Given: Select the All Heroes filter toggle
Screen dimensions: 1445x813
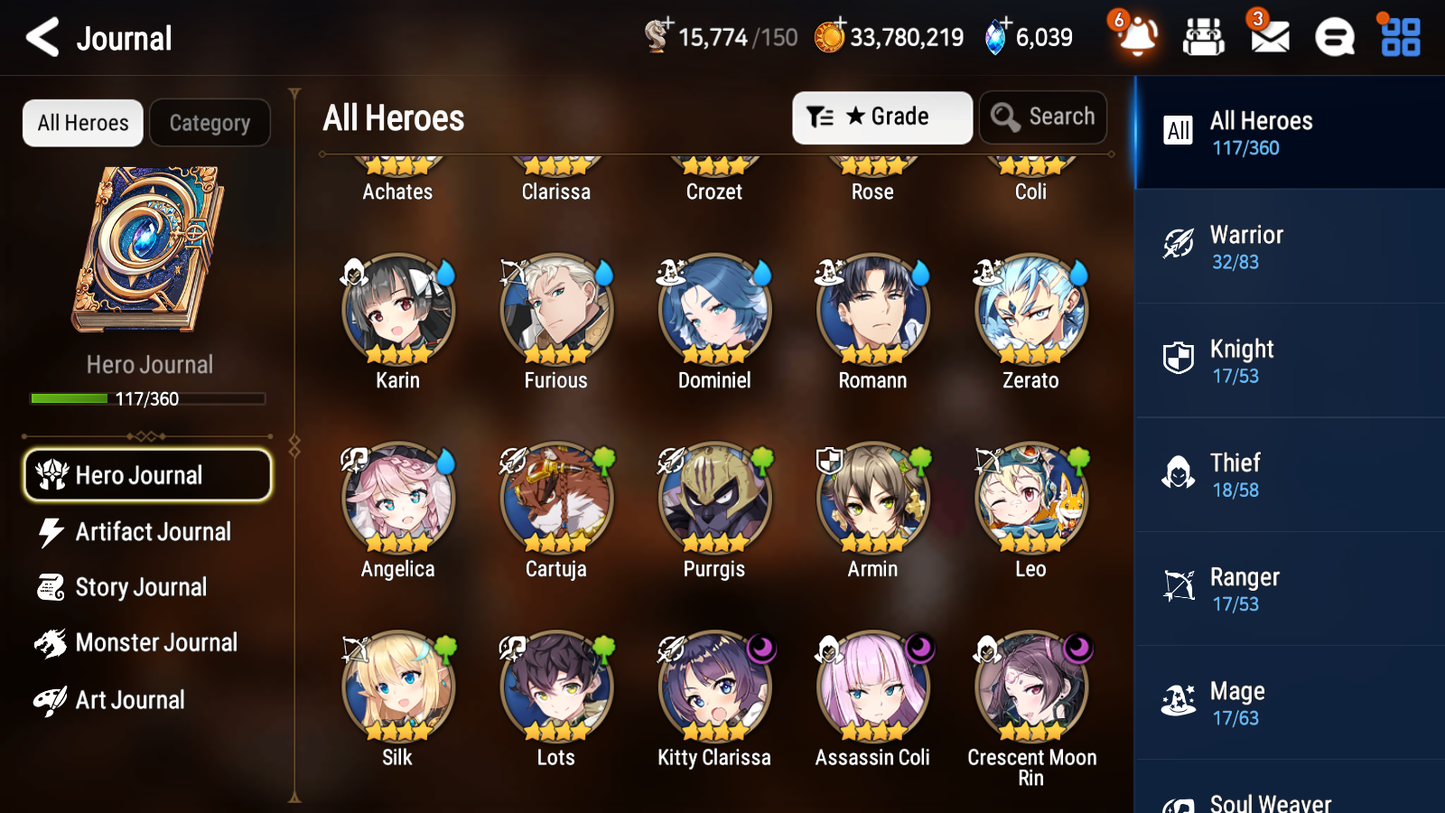Looking at the screenshot, I should click(x=82, y=122).
